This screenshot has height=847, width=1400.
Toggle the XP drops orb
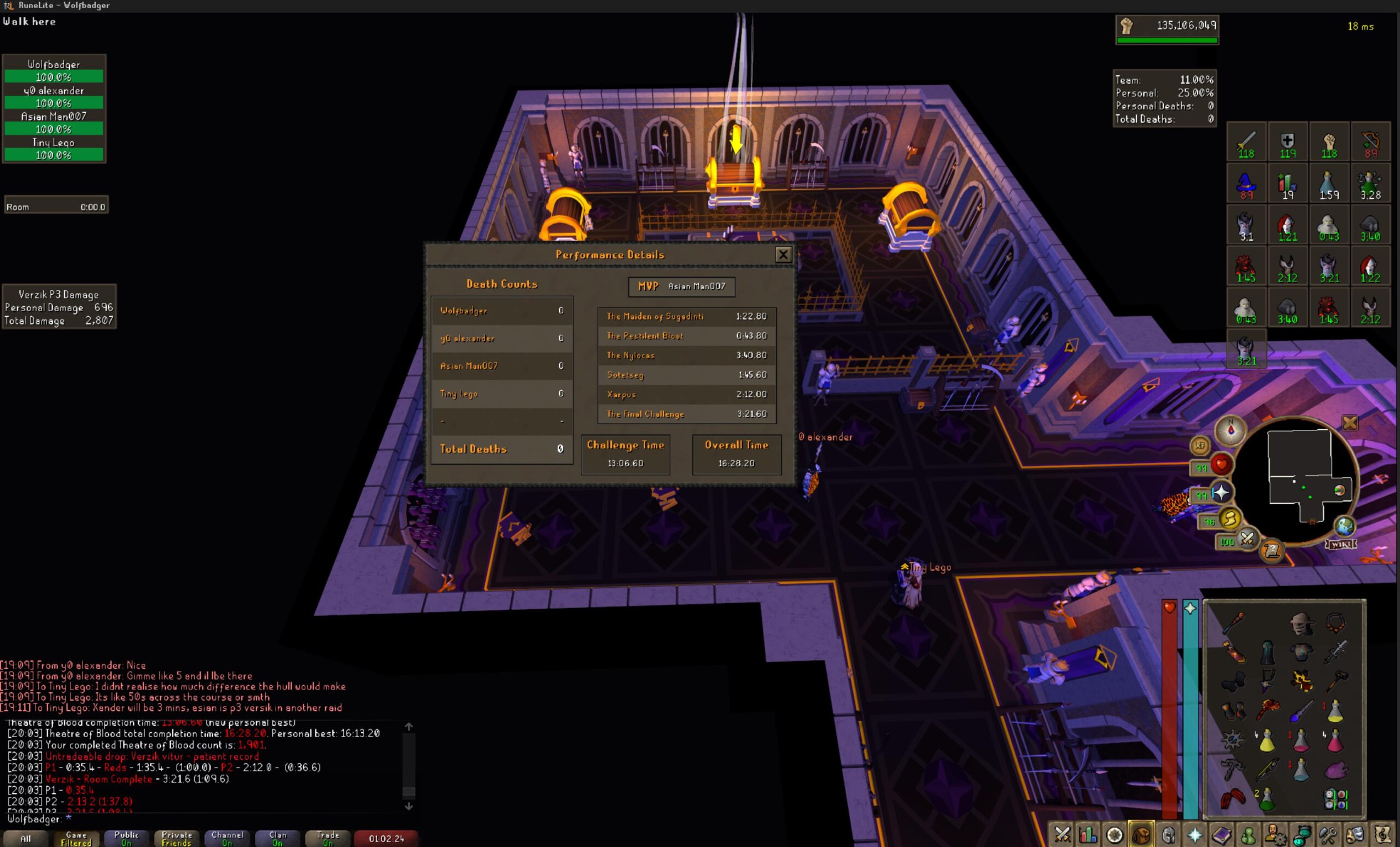[1200, 445]
